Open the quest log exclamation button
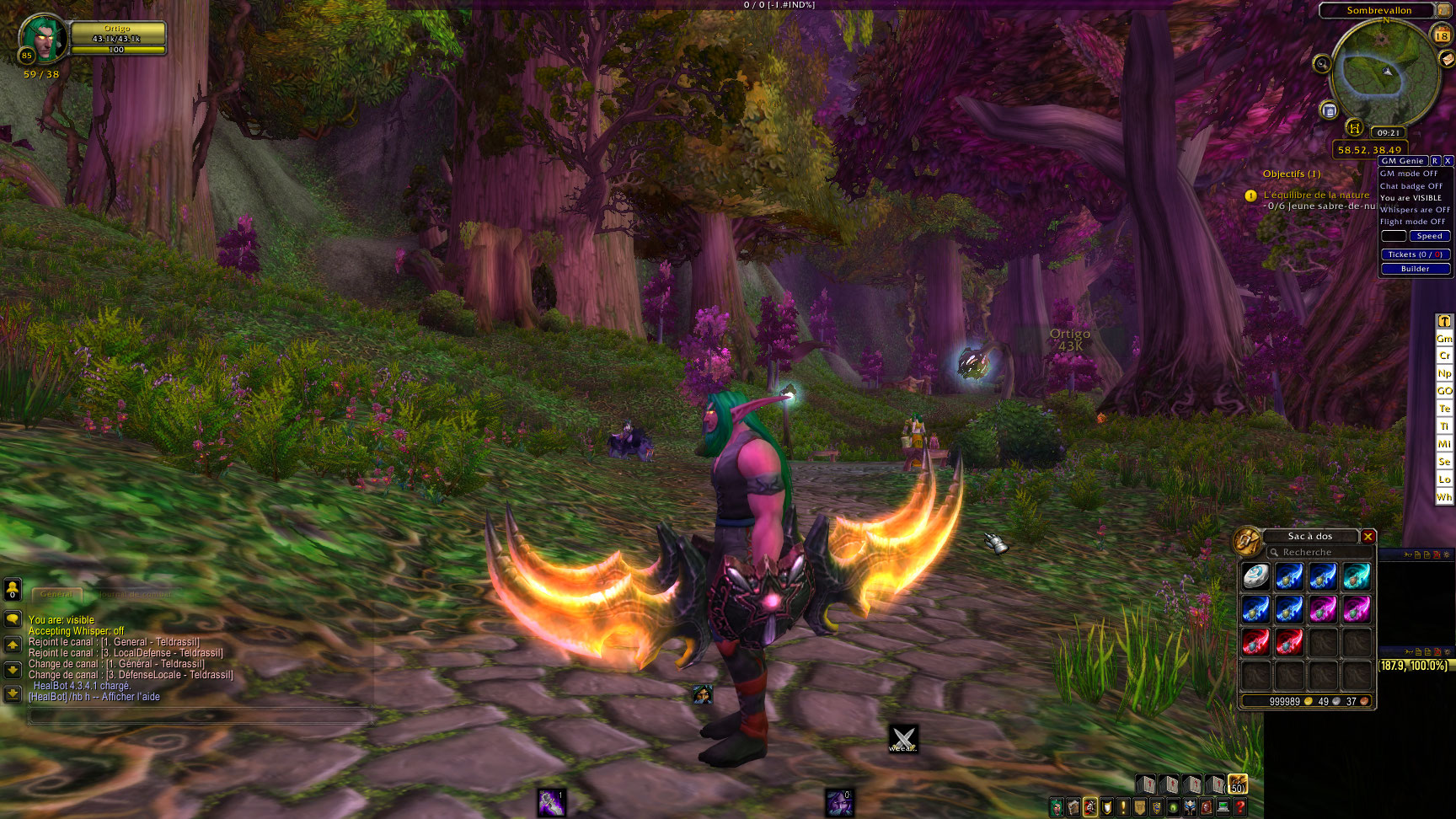The image size is (1456, 819). pyautogui.click(x=1123, y=807)
